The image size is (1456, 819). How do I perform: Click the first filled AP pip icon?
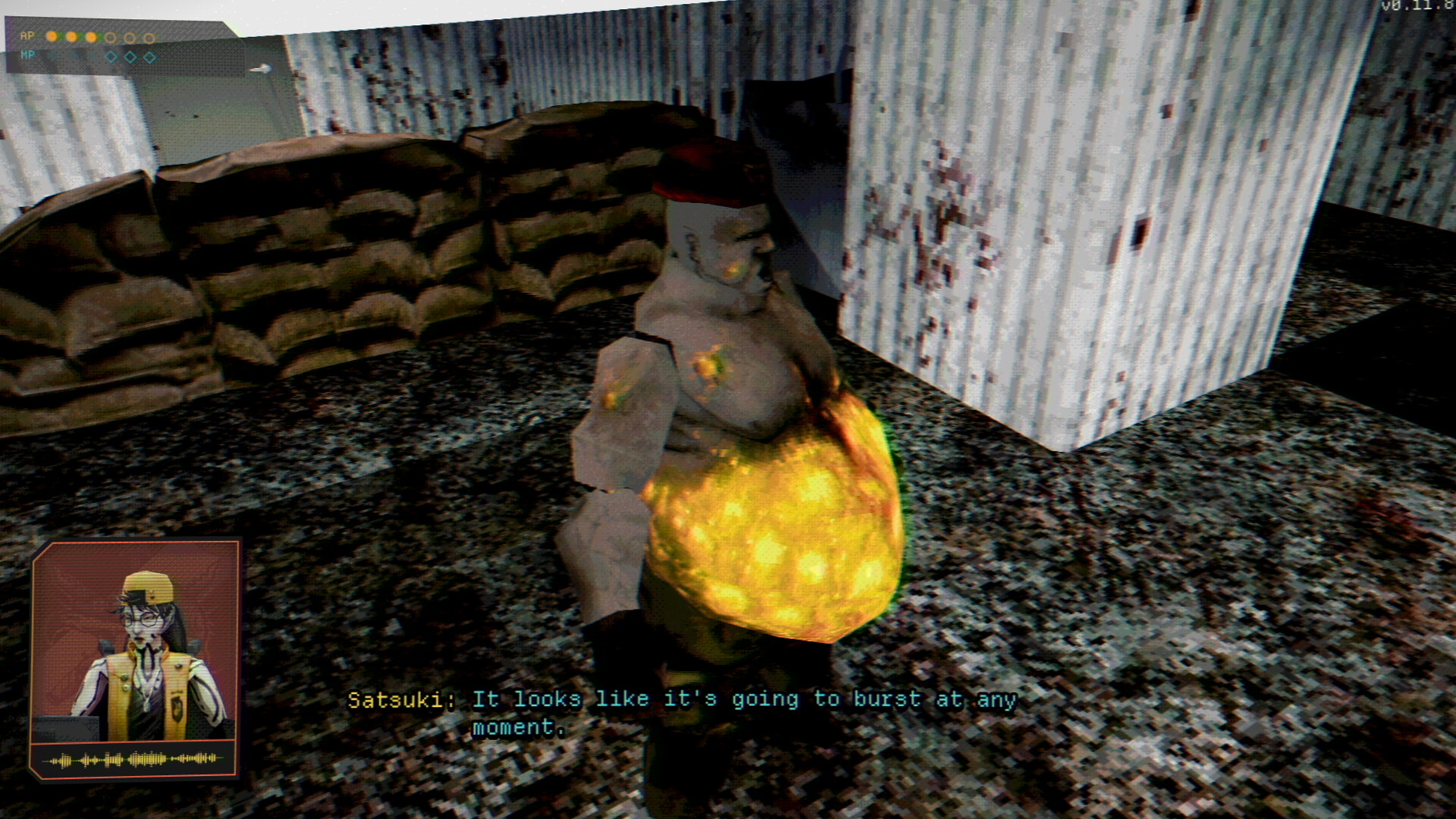[x=52, y=36]
